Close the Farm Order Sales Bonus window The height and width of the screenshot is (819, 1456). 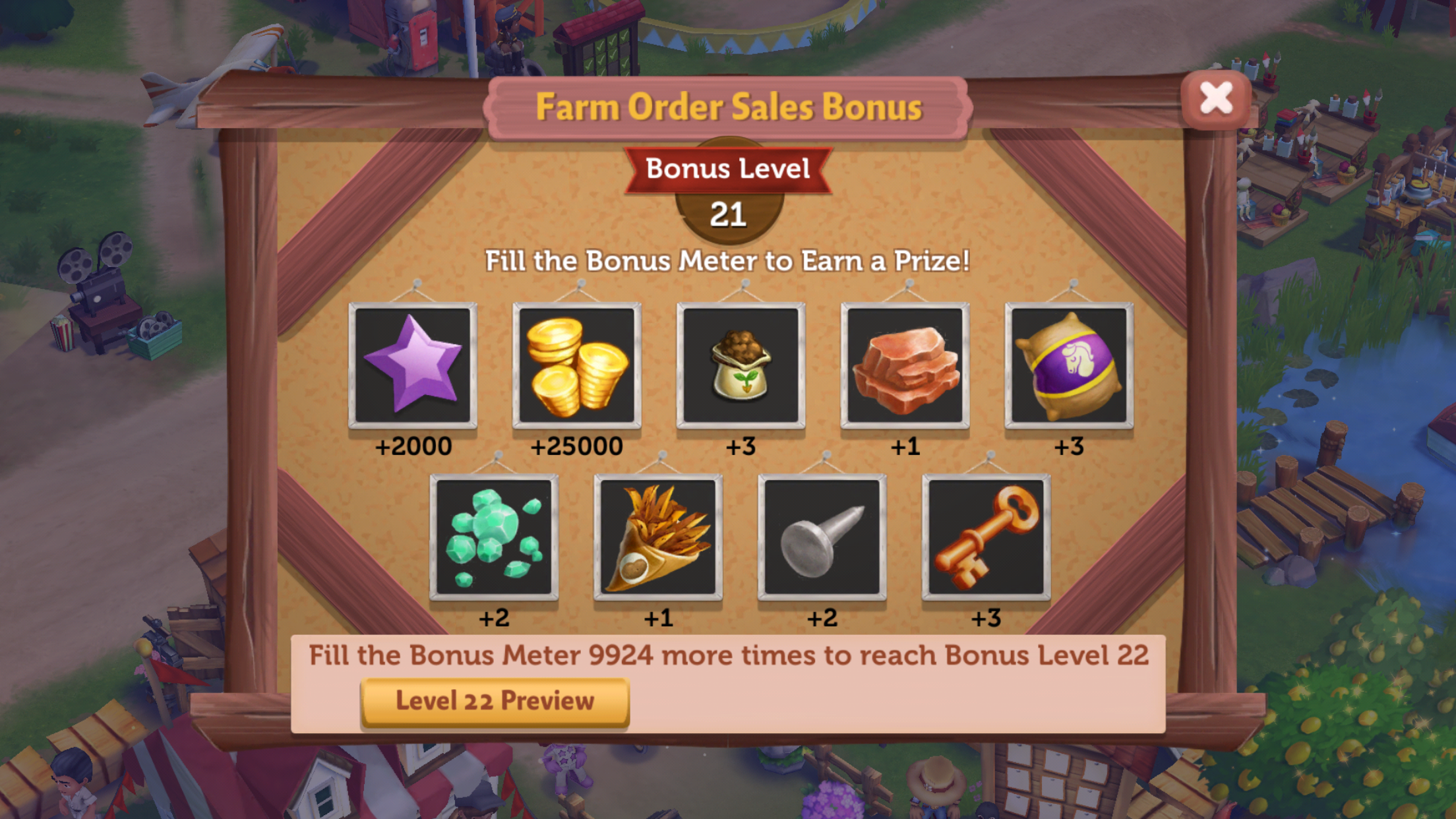[1215, 99]
